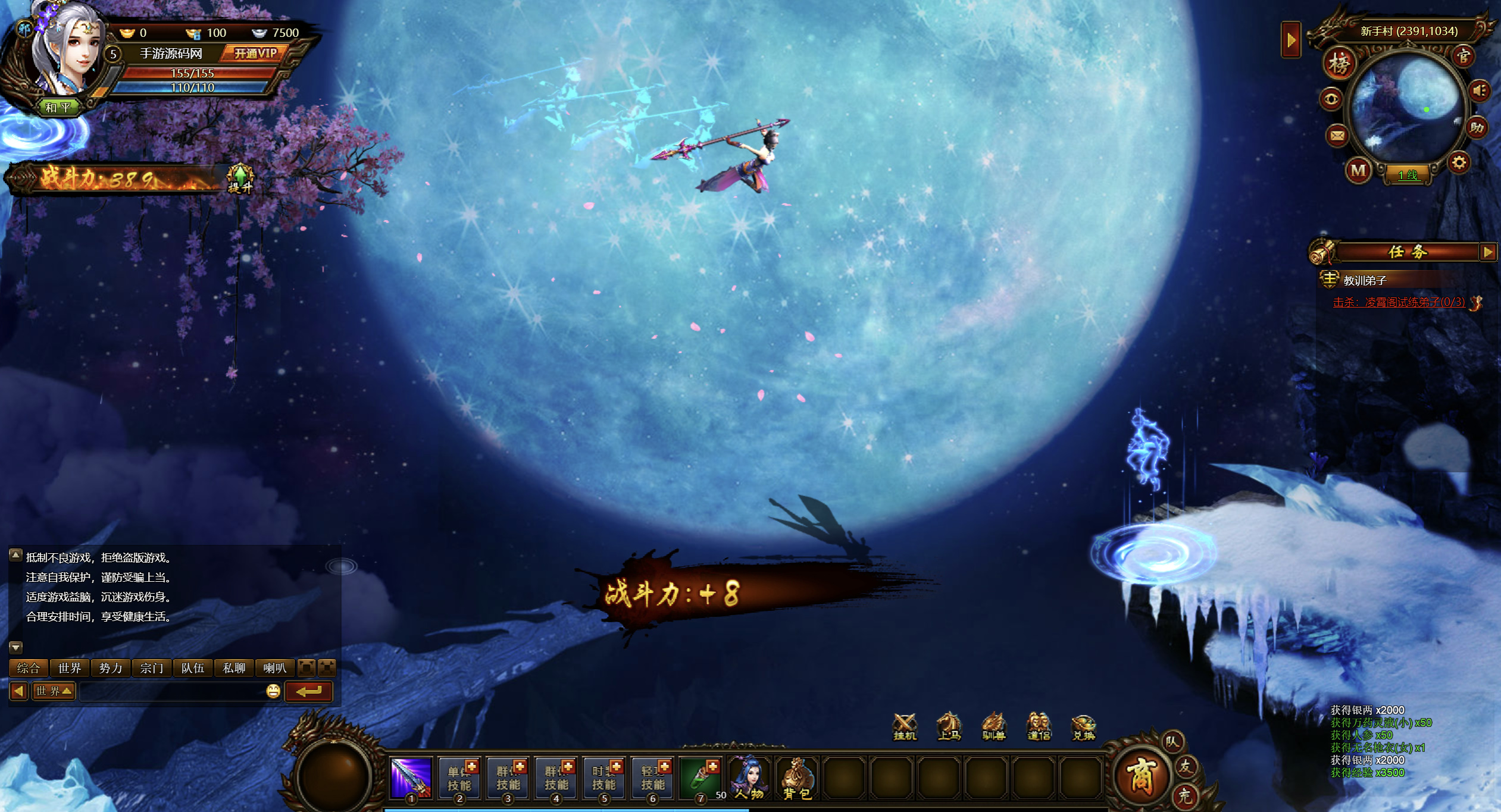Start auto-battle with the 挂机 icon
Image resolution: width=1501 pixels, height=812 pixels.
tap(905, 726)
